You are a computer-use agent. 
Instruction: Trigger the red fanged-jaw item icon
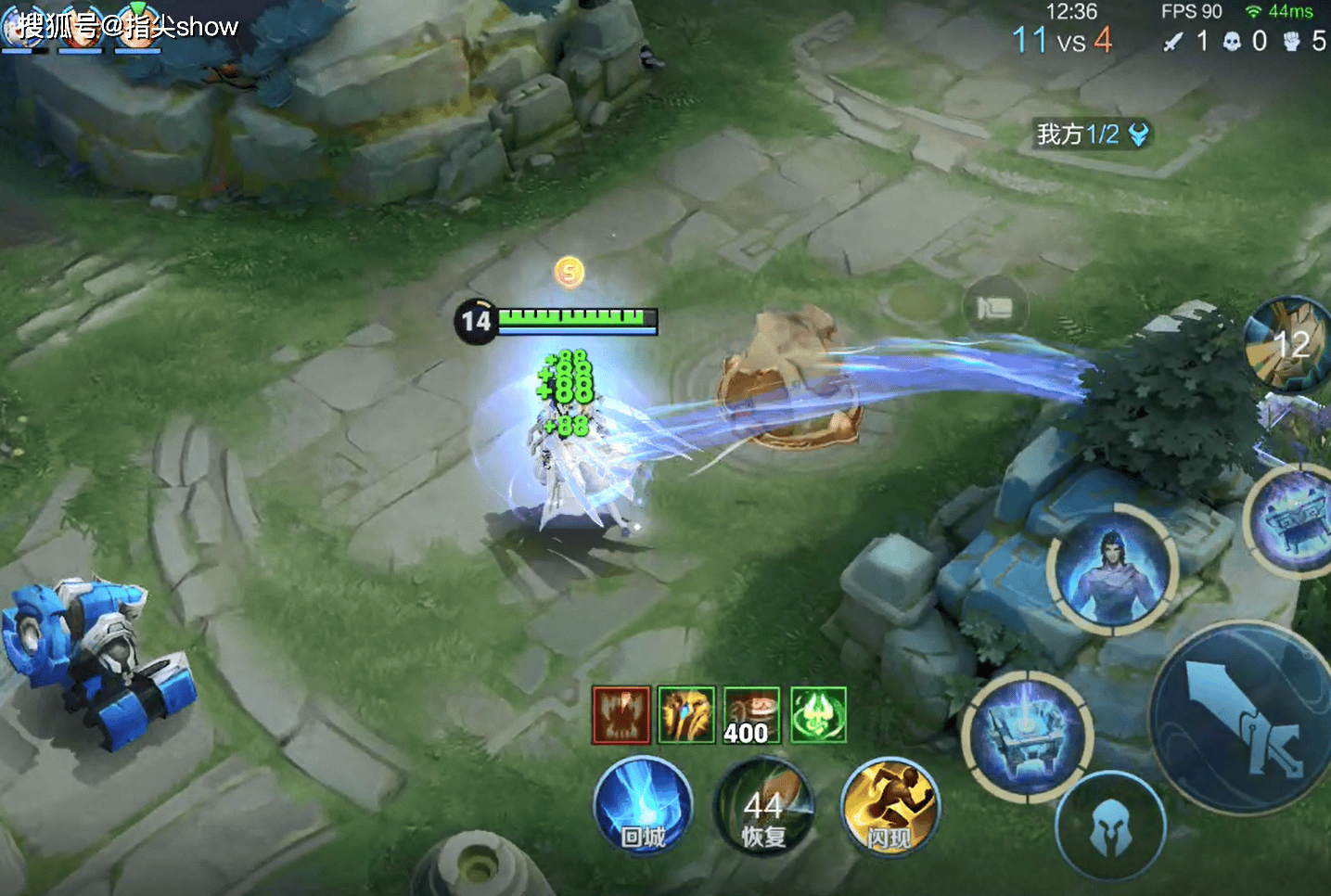coord(621,715)
